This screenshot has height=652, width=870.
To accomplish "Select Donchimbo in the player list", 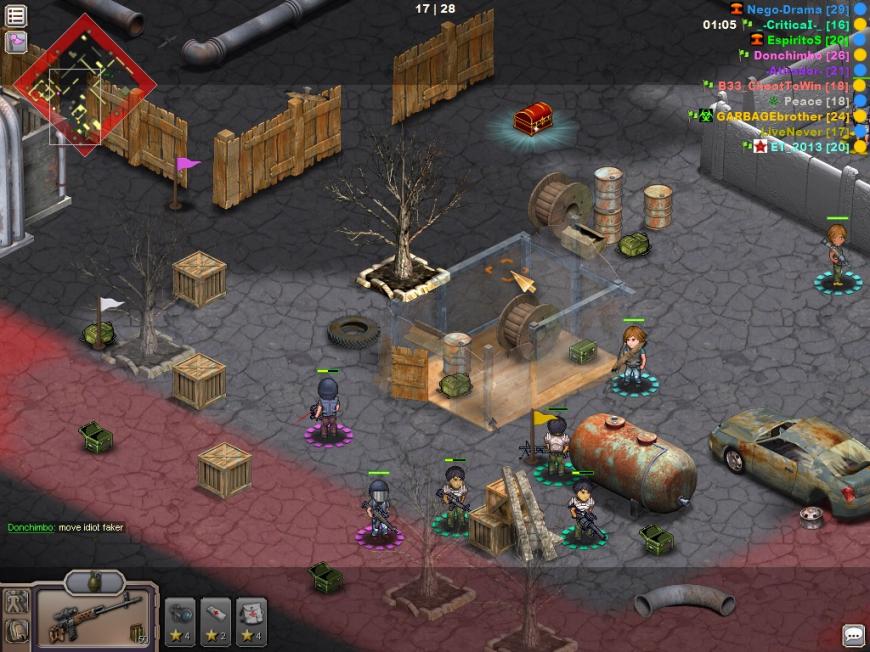I will click(788, 56).
